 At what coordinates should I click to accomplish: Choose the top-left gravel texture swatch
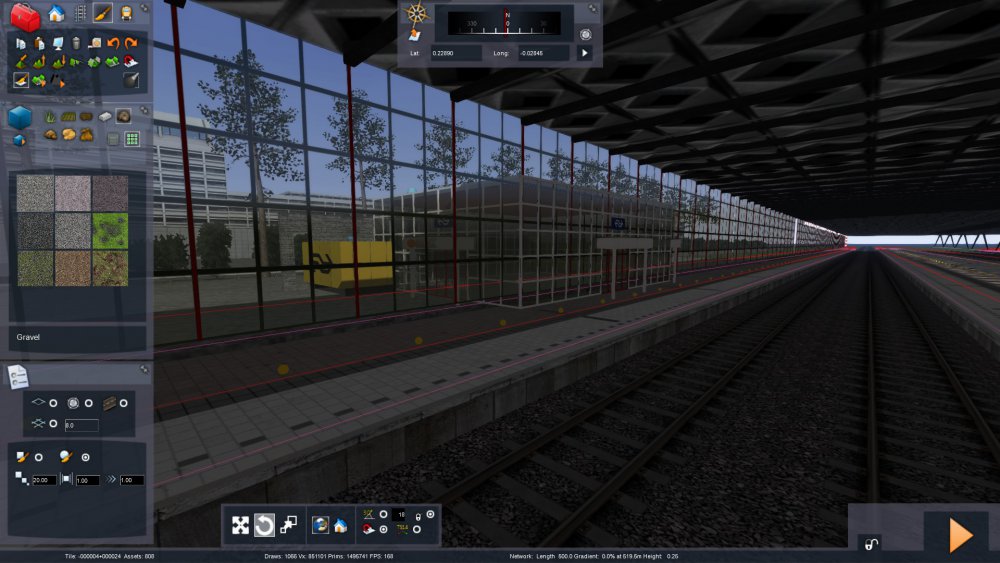point(35,193)
